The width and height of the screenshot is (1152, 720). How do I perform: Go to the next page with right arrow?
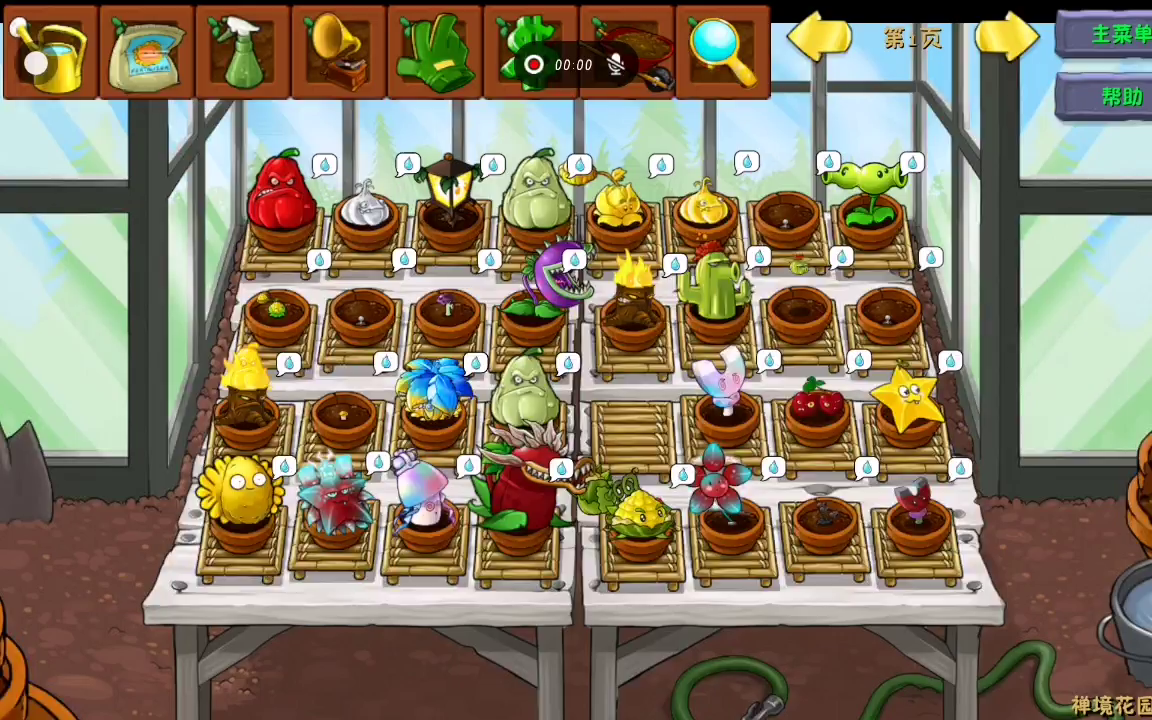(x=1006, y=38)
